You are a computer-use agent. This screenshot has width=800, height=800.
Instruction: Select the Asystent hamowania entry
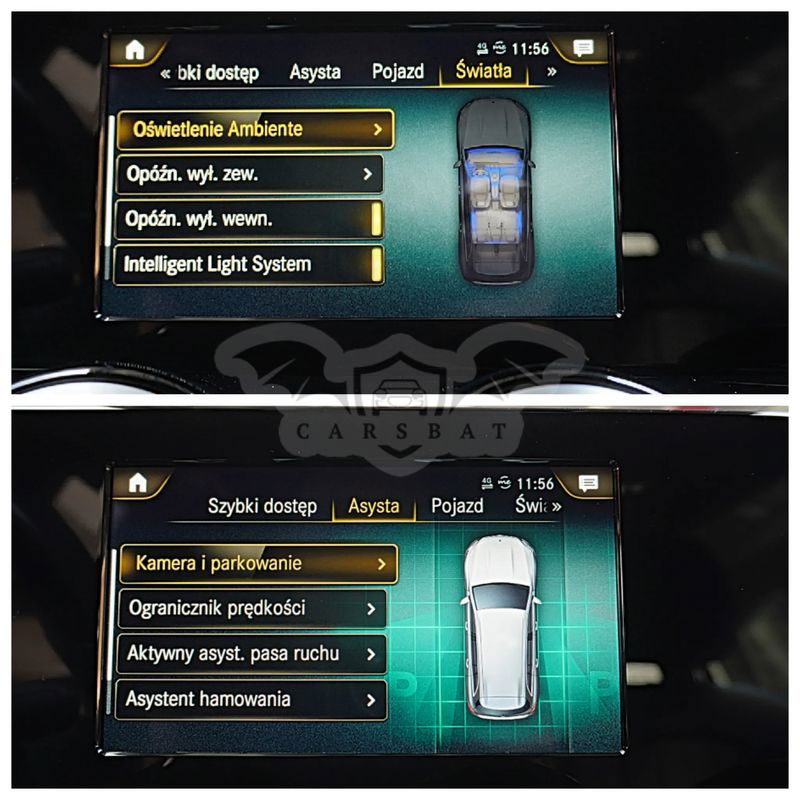[252, 699]
